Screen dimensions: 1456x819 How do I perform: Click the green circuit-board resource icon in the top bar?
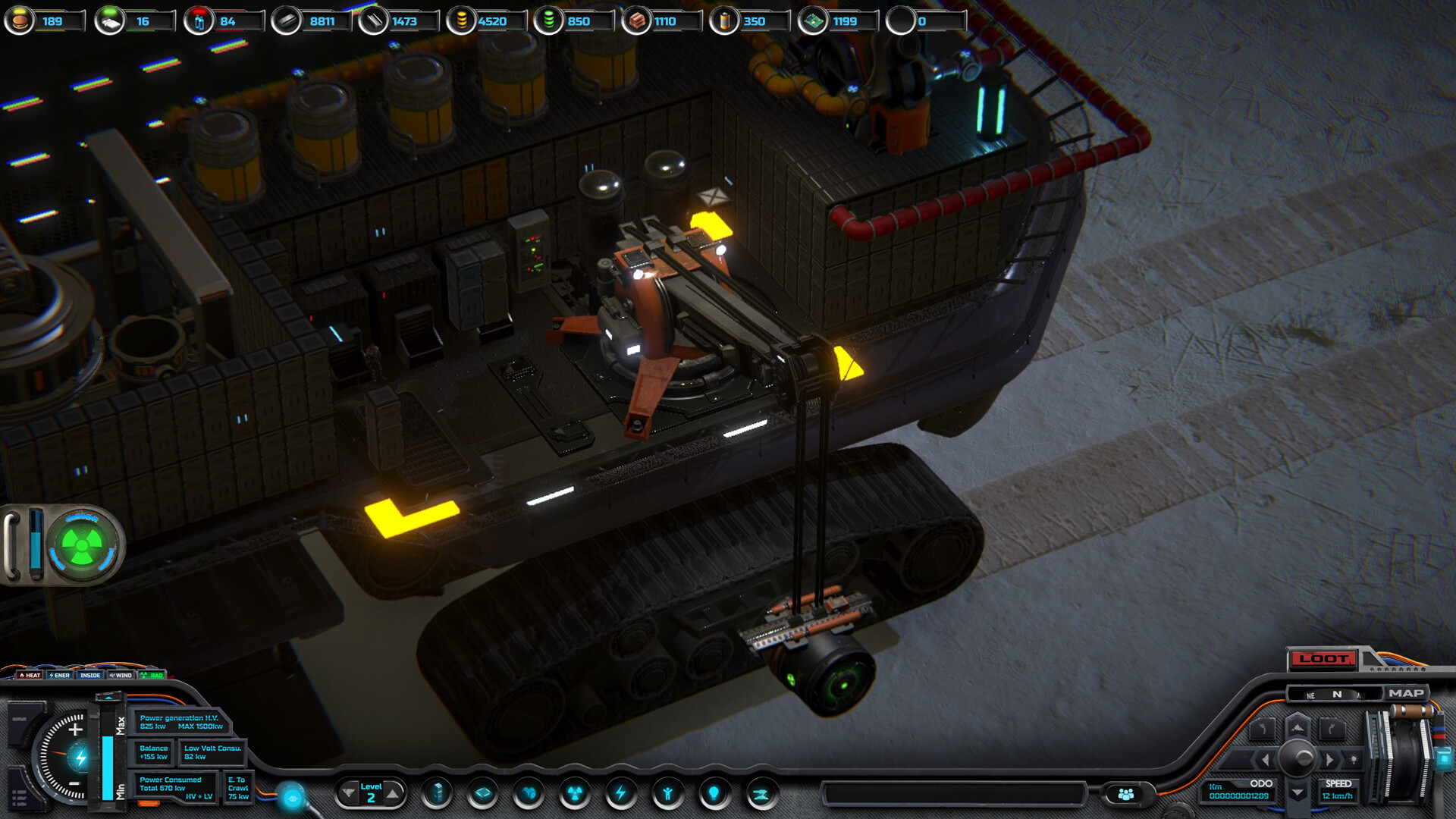coord(811,21)
